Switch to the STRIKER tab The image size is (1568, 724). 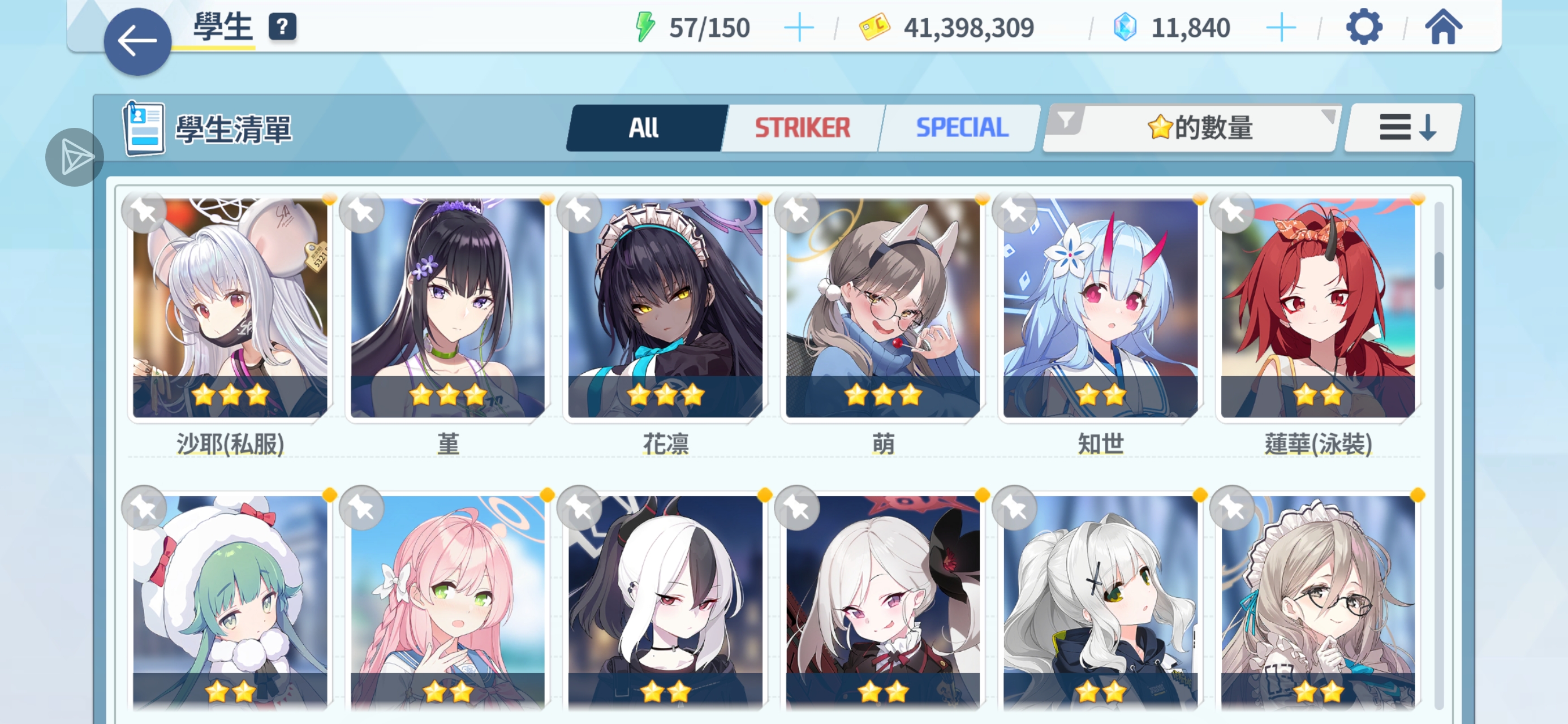click(802, 127)
